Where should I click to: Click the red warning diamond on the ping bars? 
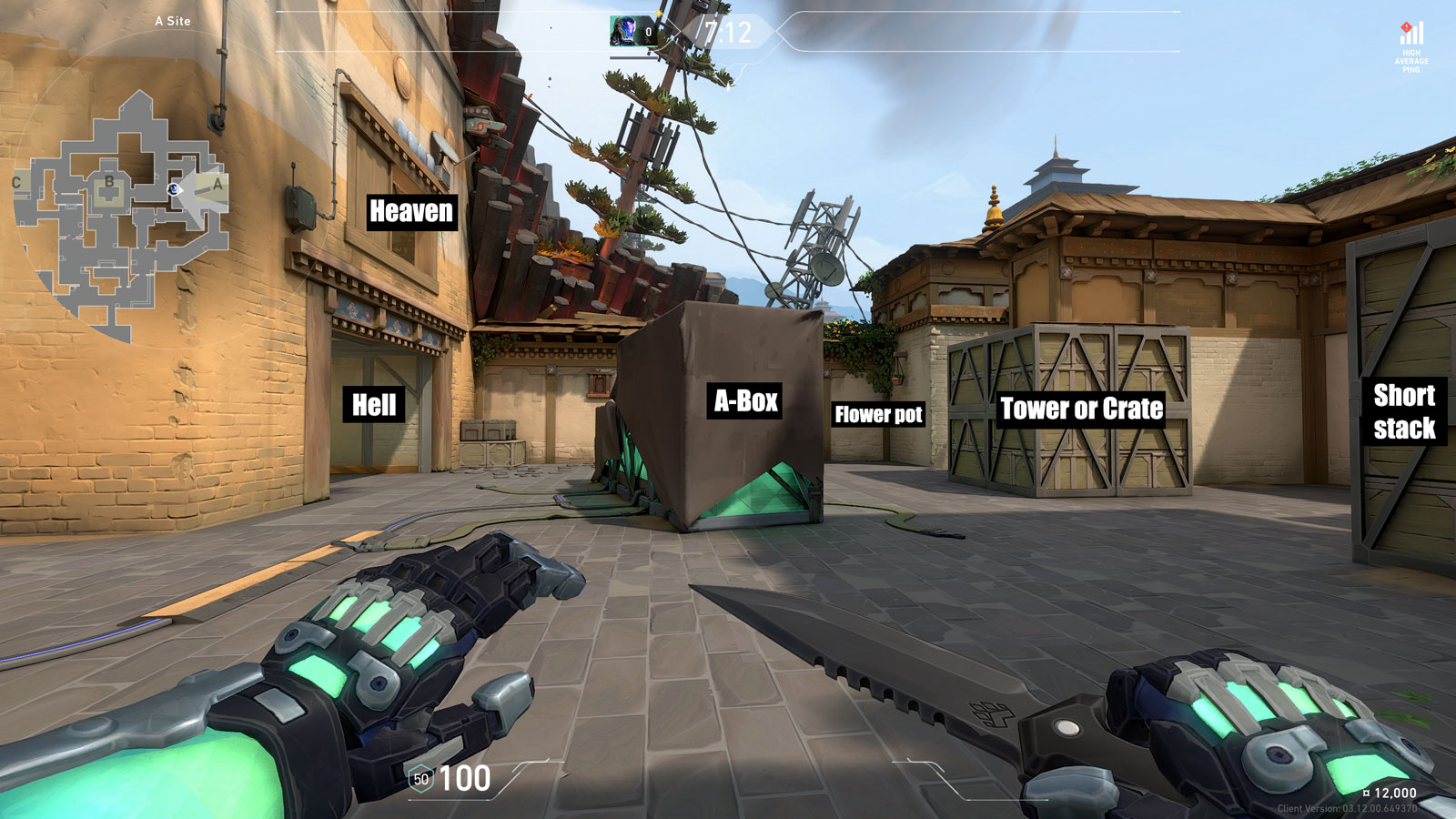coord(1407,27)
